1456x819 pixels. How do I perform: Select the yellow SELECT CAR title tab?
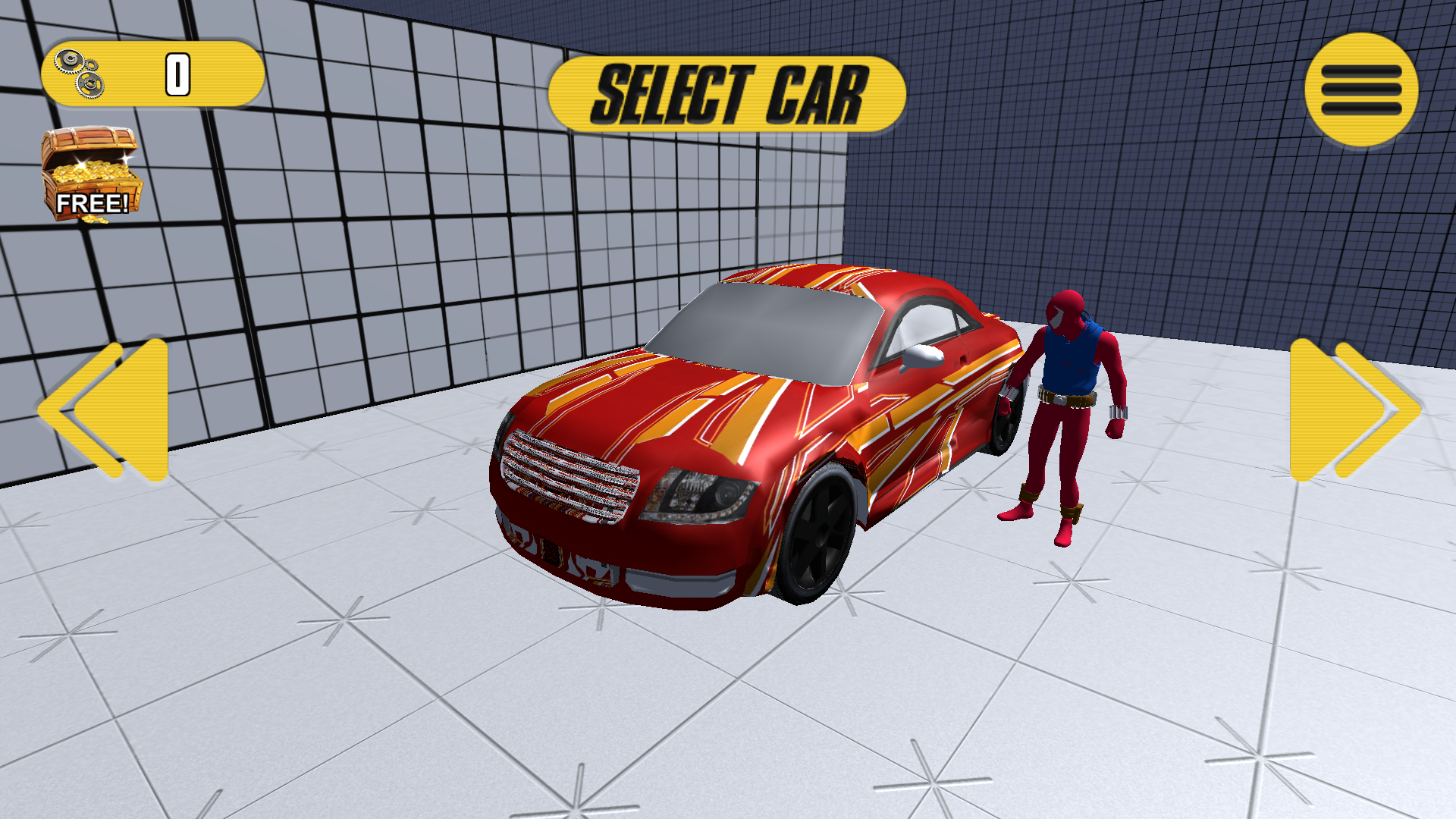728,91
